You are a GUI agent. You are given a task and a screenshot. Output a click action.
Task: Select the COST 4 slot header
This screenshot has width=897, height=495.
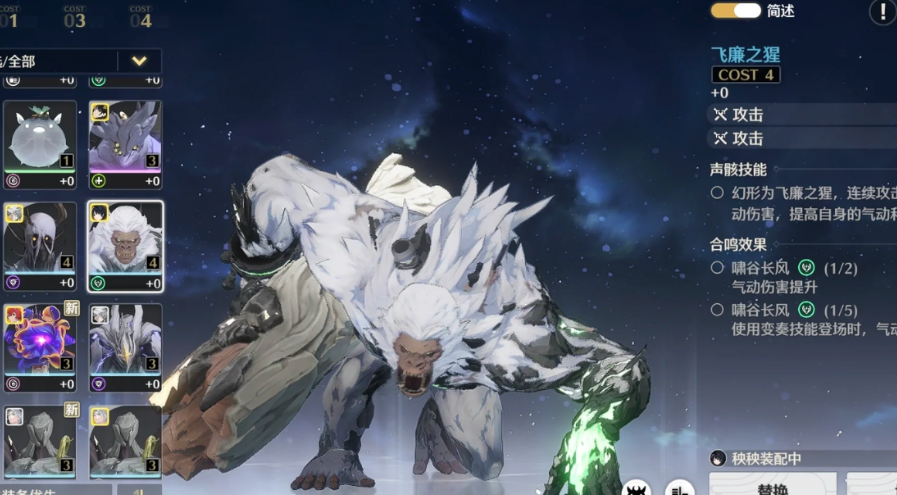point(141,16)
